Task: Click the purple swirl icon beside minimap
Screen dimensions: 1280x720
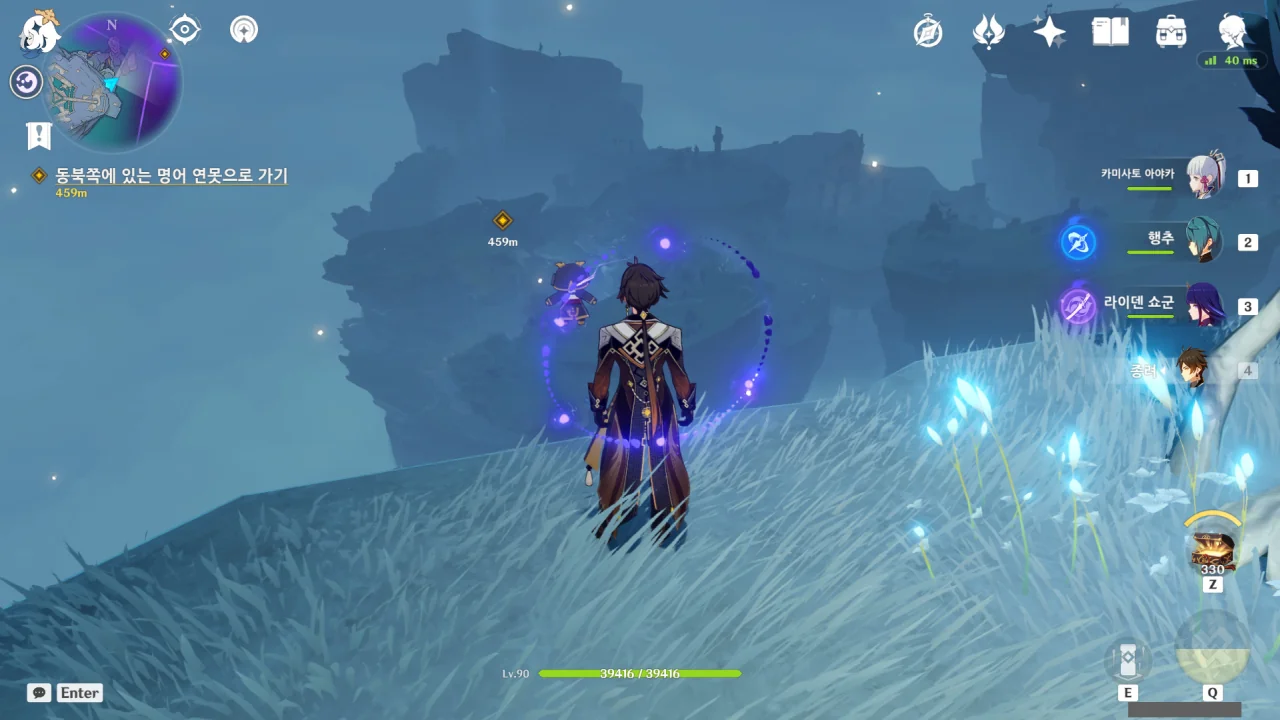Action: (26, 82)
